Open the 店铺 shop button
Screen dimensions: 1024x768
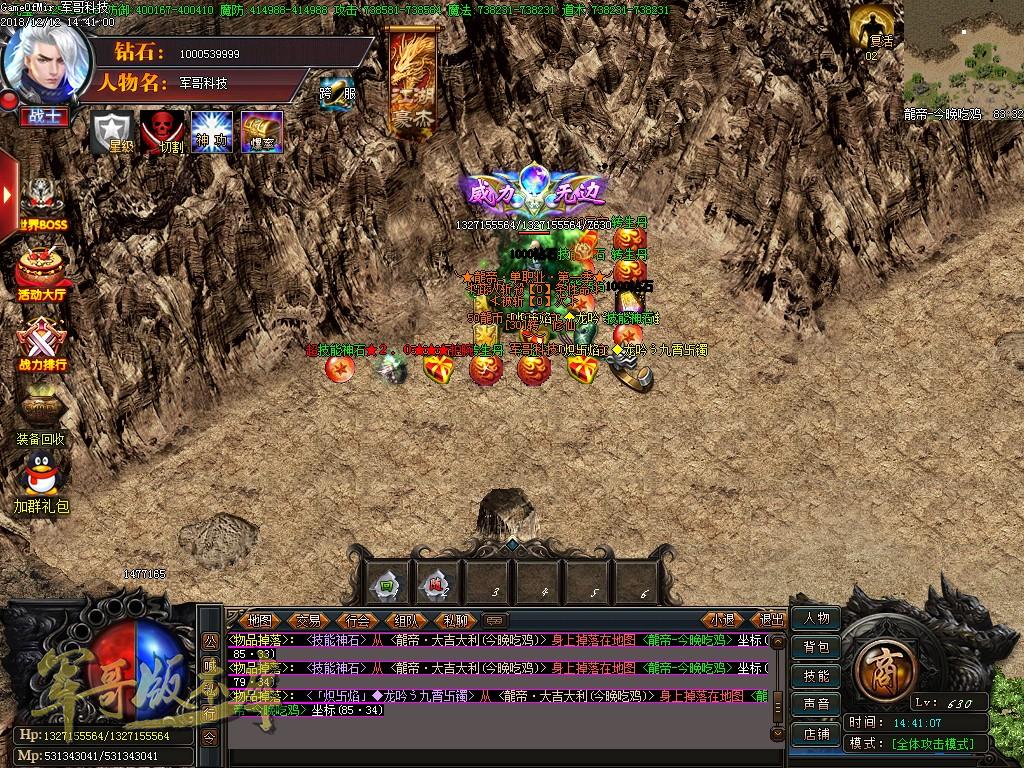tap(816, 734)
